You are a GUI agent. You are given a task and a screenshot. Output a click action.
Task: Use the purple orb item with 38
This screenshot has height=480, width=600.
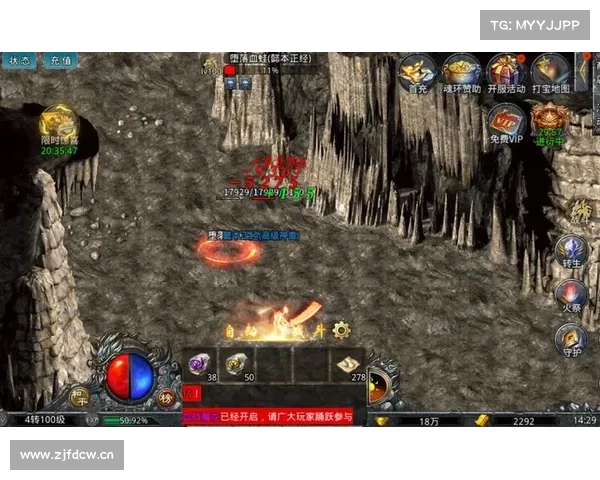pyautogui.click(x=199, y=364)
